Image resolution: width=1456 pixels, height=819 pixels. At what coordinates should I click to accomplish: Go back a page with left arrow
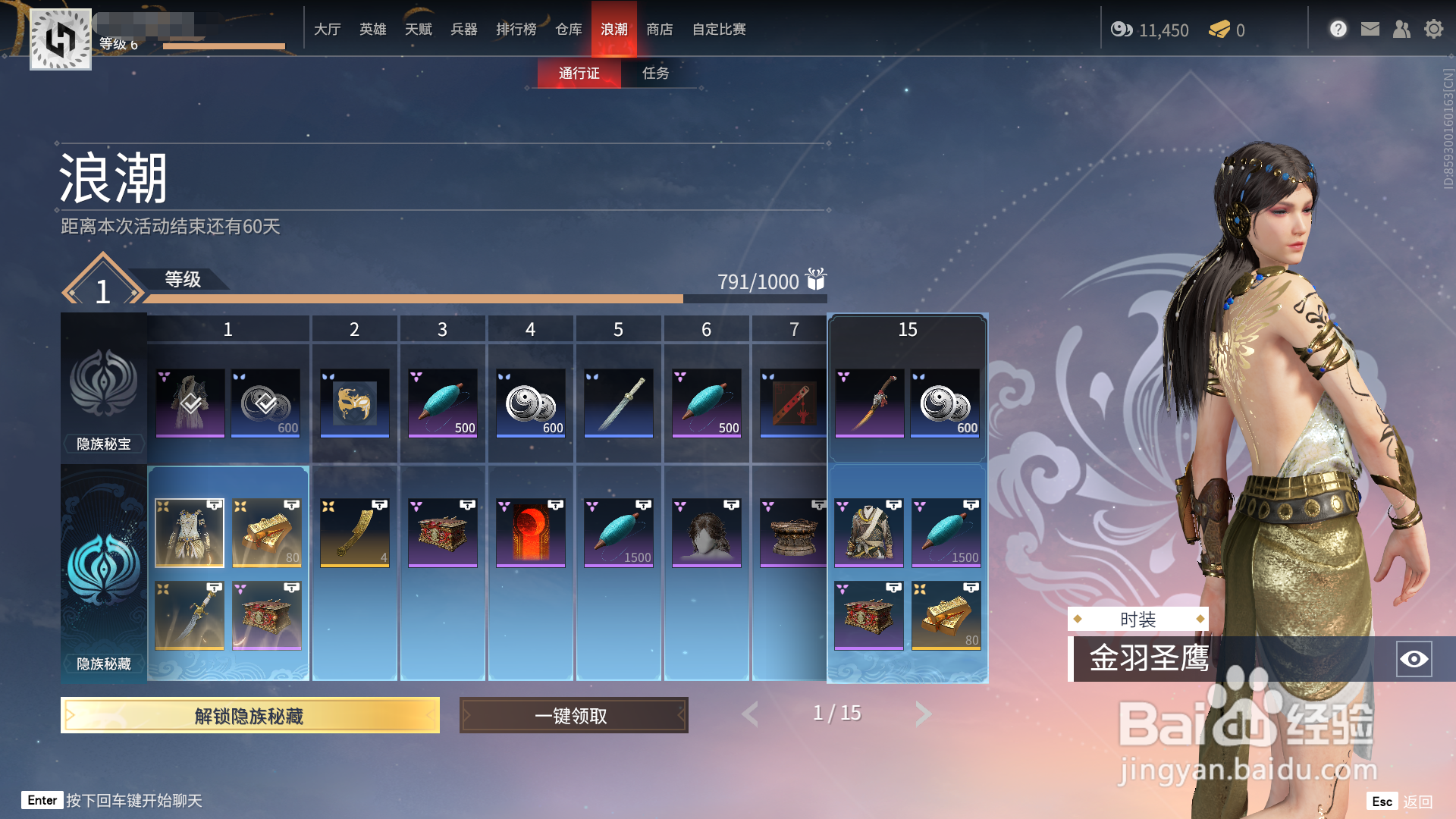(x=750, y=714)
